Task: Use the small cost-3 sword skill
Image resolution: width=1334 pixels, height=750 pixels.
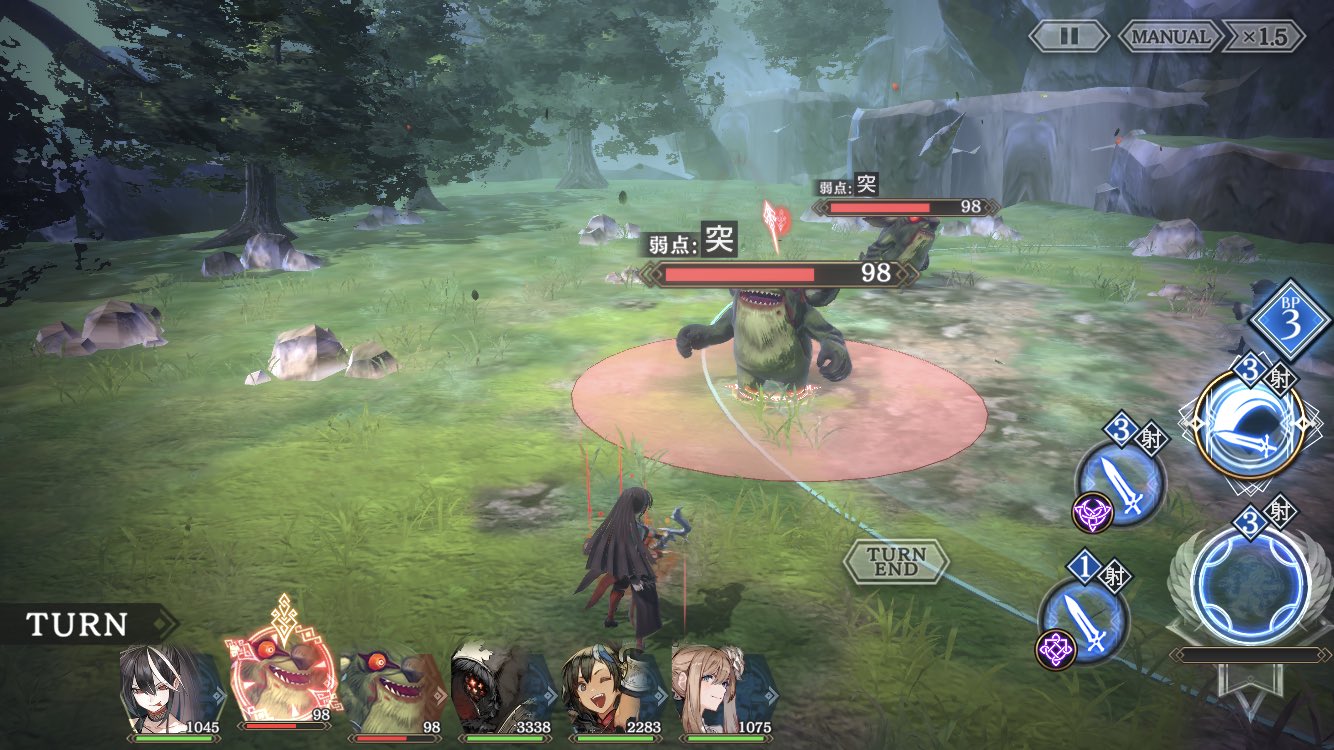Action: (x=1121, y=481)
